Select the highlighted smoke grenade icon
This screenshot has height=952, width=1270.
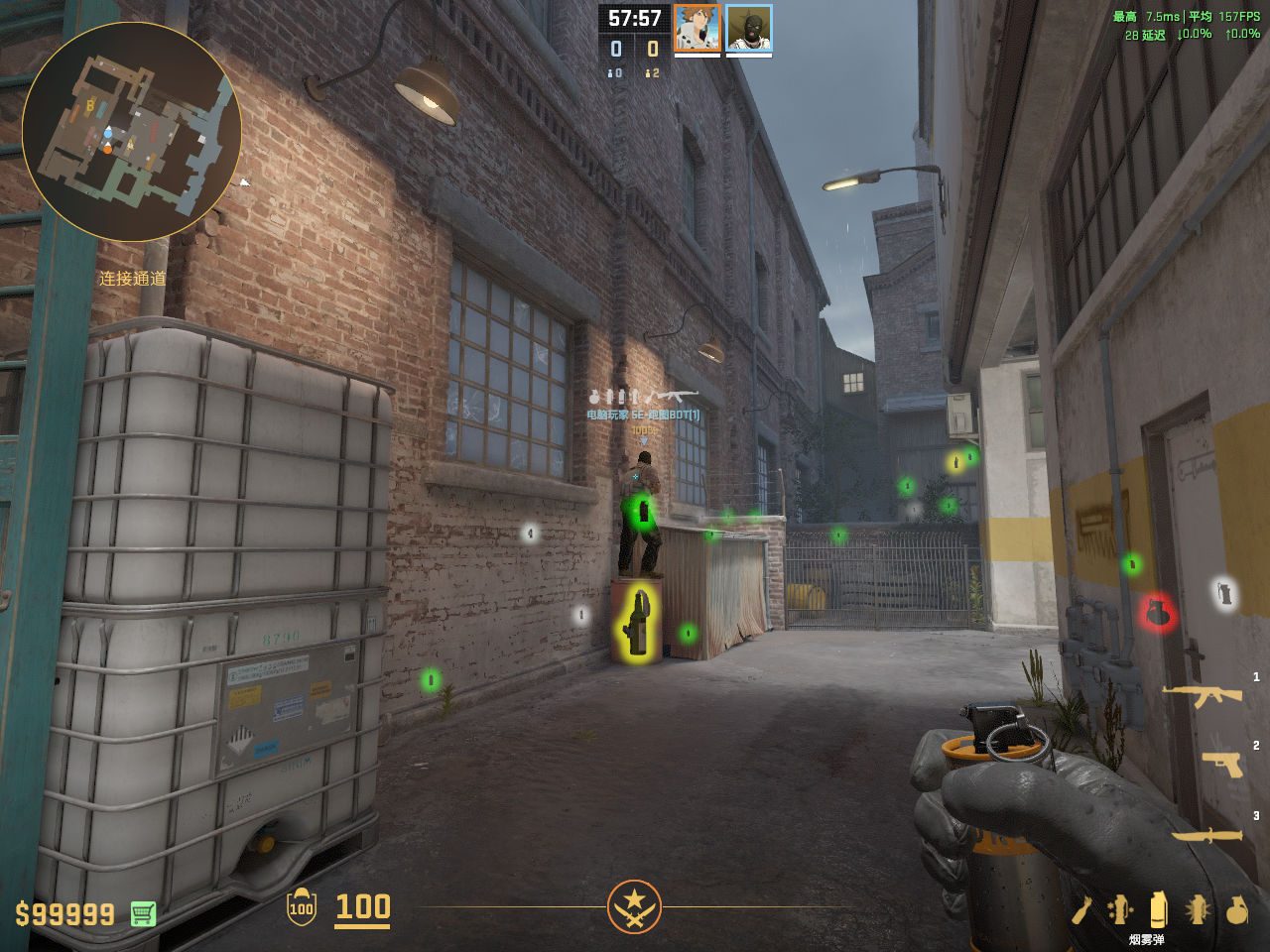(1158, 909)
